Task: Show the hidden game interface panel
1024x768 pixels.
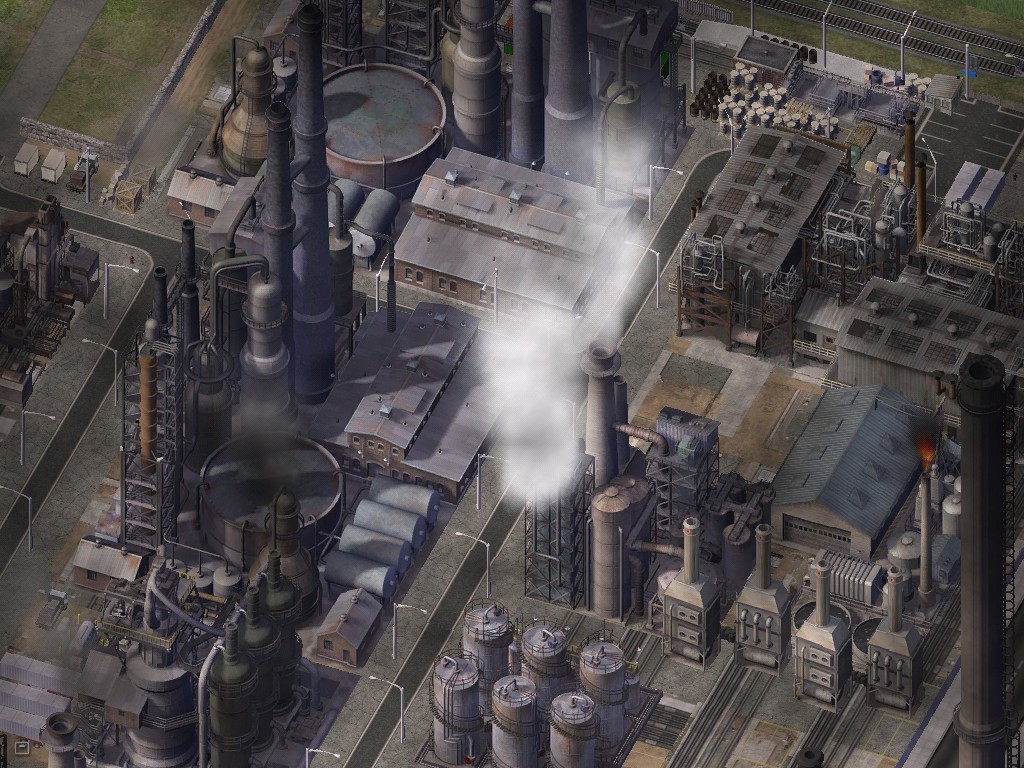Action: [x=21, y=745]
